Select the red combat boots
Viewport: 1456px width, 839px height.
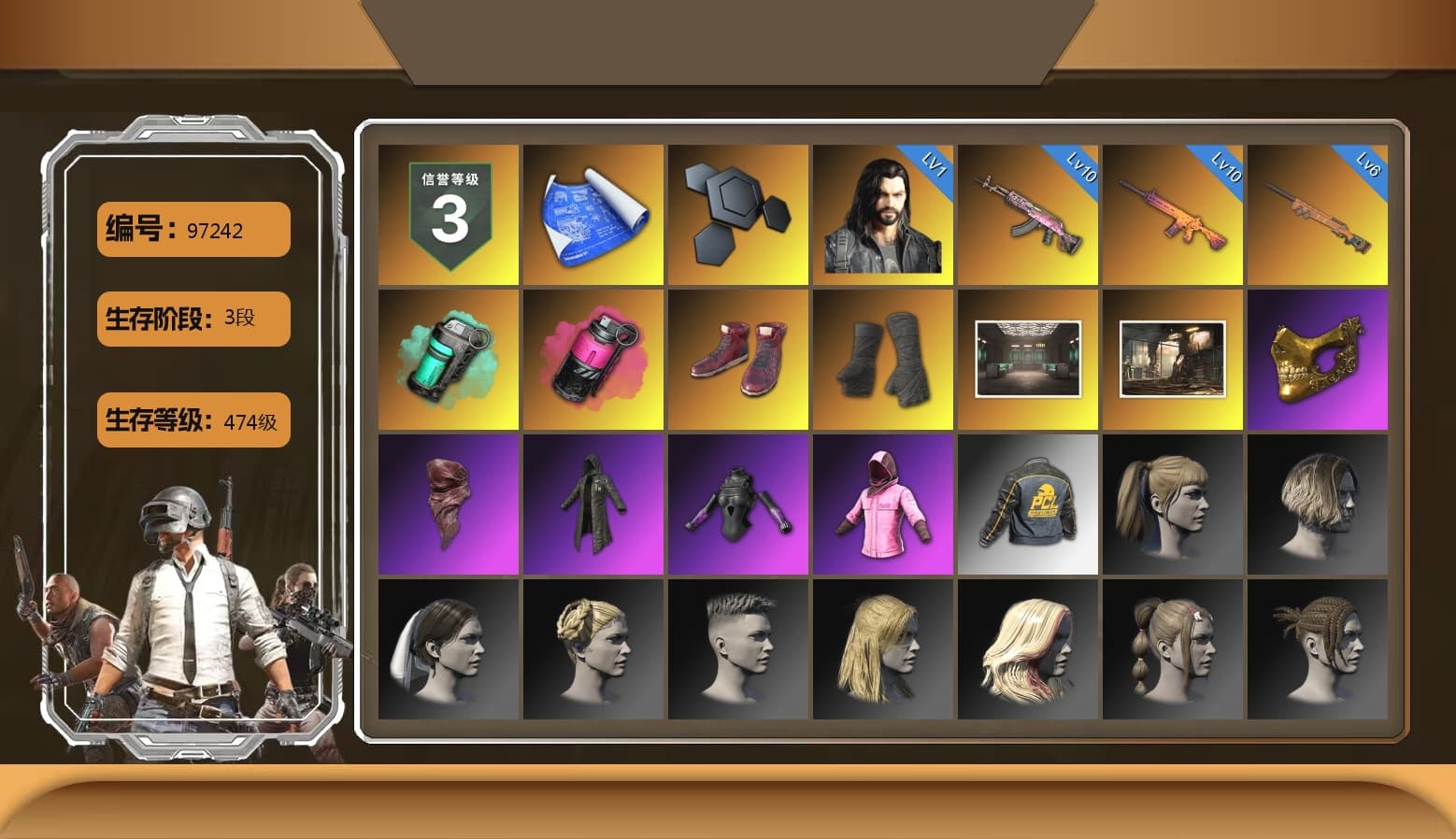pyautogui.click(x=737, y=358)
